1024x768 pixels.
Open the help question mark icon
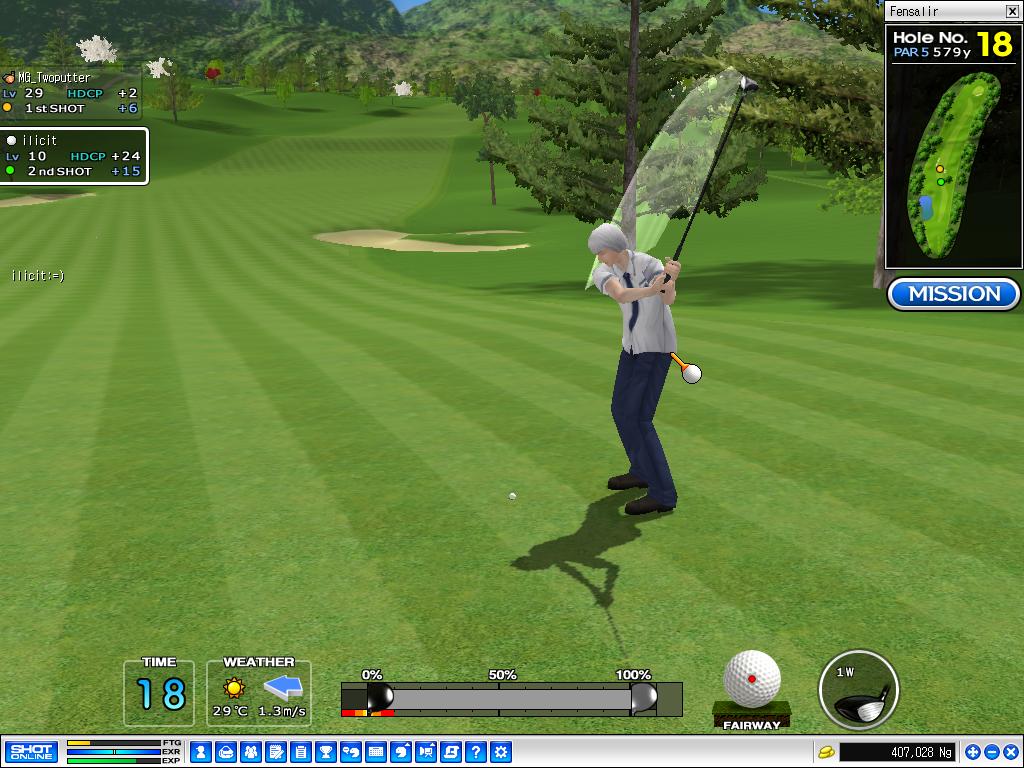[x=476, y=752]
